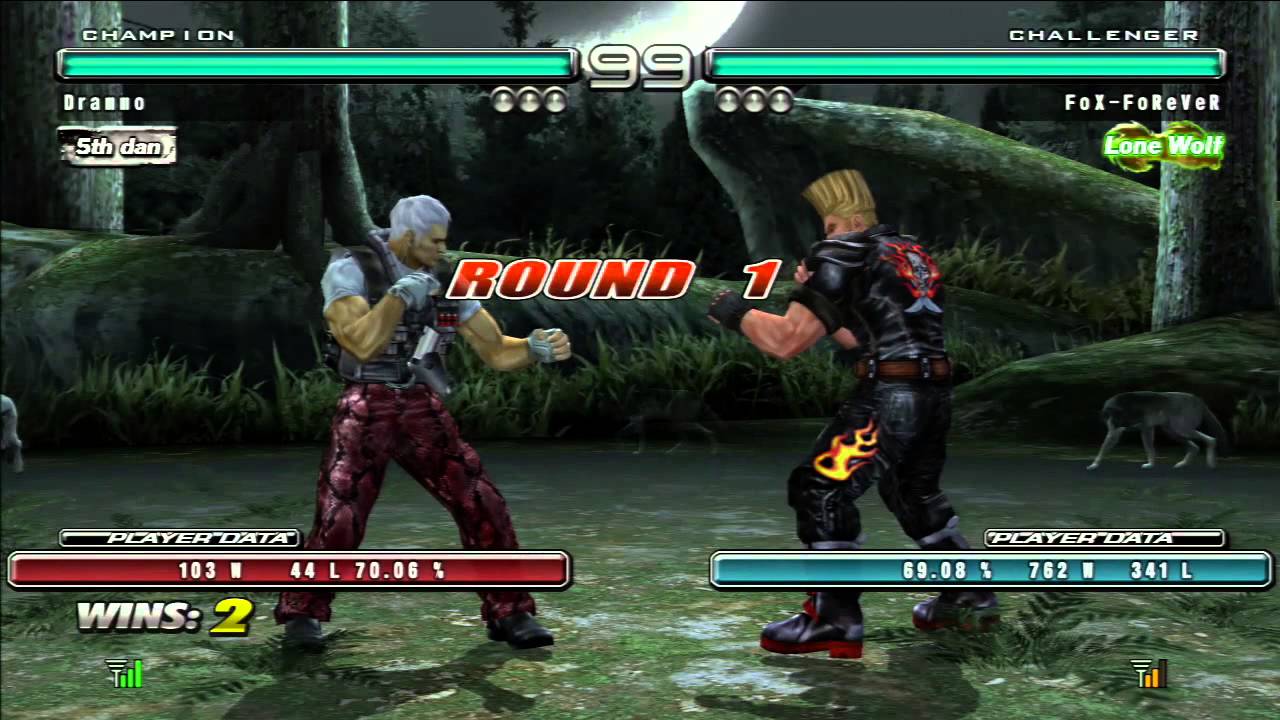Select challenger player name FoX-FoReVeR
The image size is (1280, 720).
click(1143, 103)
